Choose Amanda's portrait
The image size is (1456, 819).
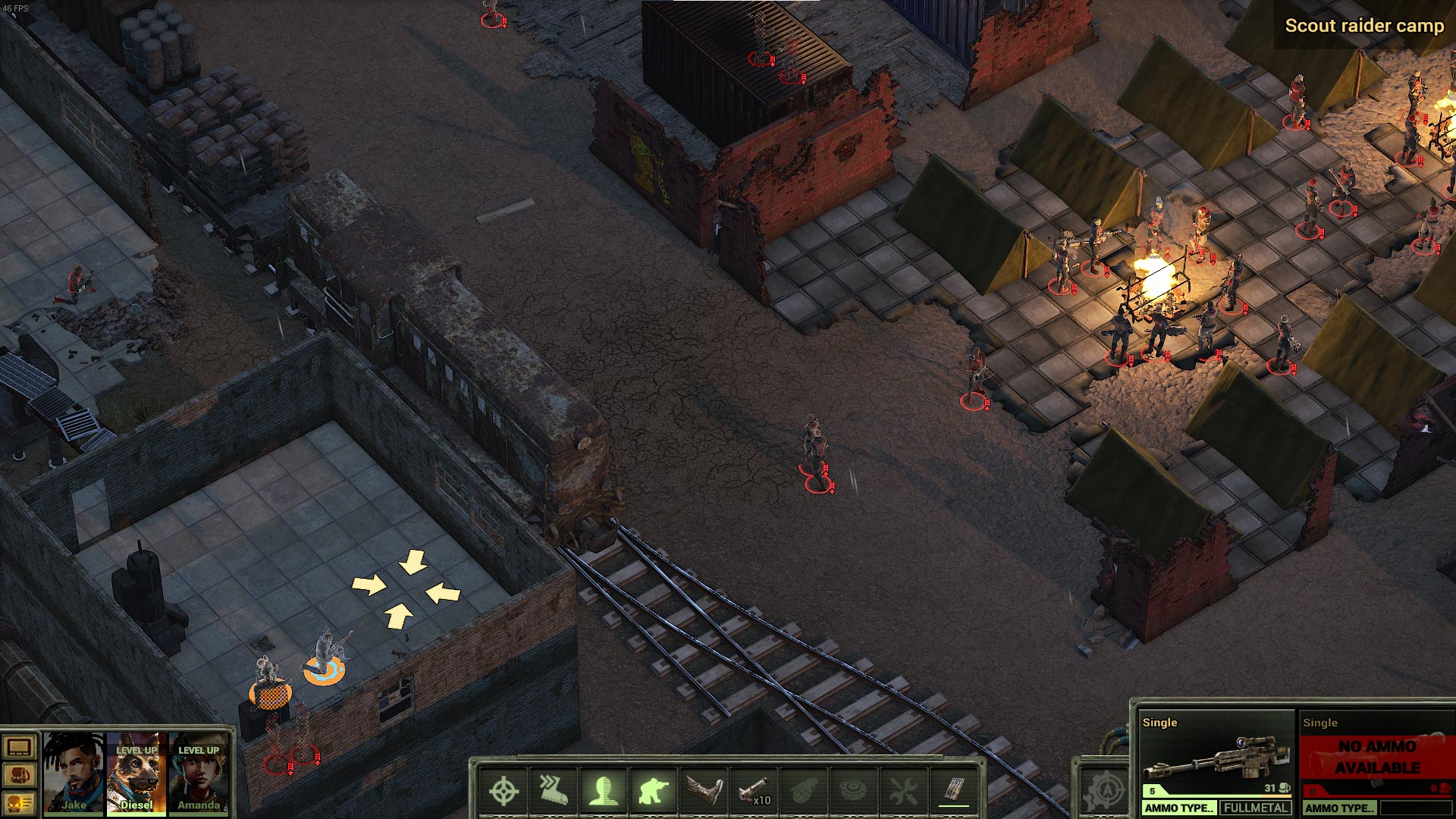click(199, 773)
